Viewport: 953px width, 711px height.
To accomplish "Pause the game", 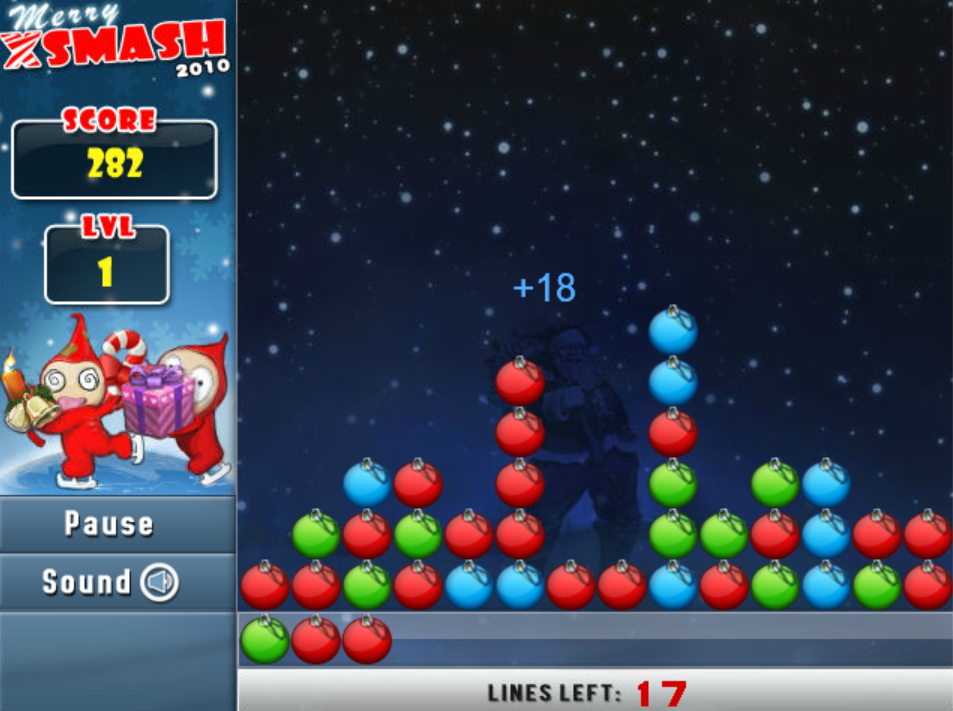I will coord(110,524).
